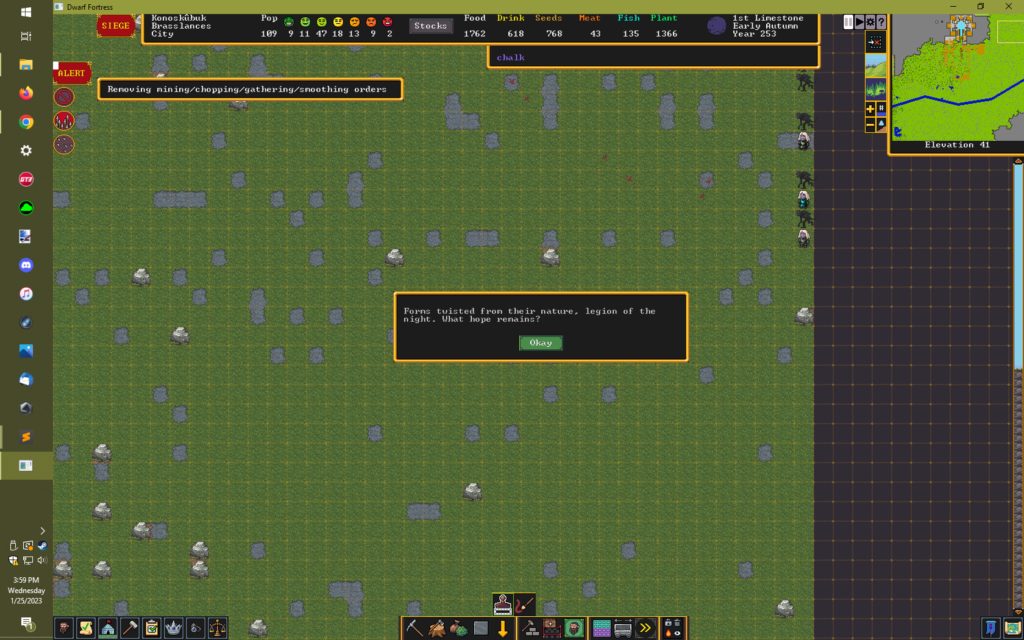Open the Stocks screen
The height and width of the screenshot is (640, 1024).
tap(430, 26)
